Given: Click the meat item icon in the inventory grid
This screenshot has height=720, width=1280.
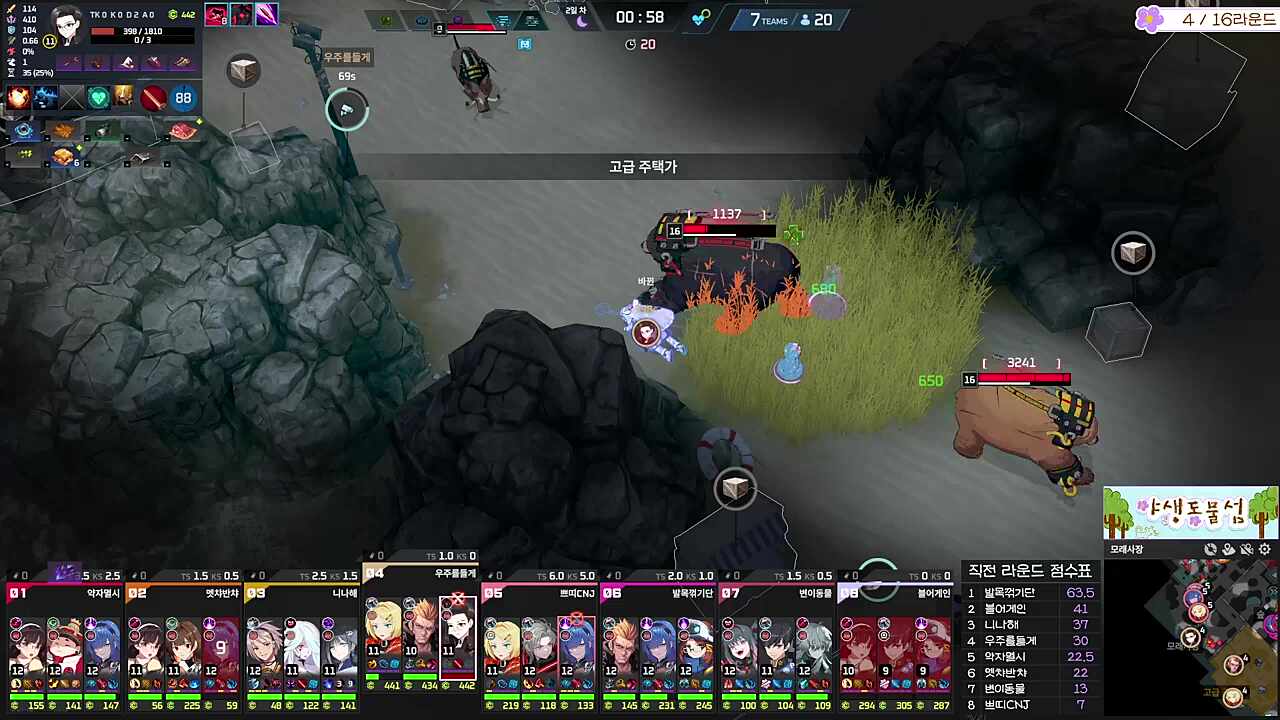Looking at the screenshot, I should pos(181,131).
